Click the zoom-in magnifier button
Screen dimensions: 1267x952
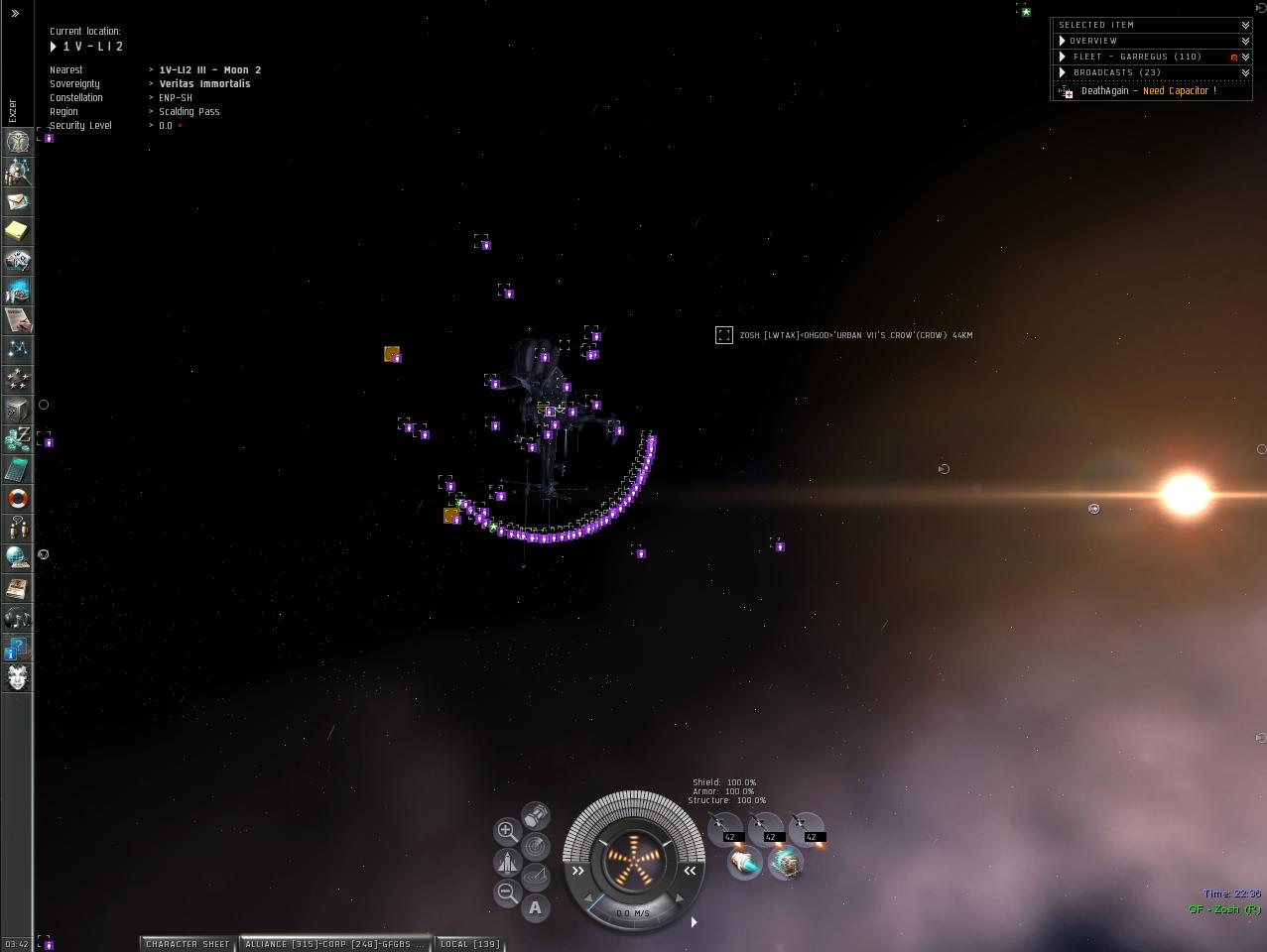pyautogui.click(x=506, y=830)
